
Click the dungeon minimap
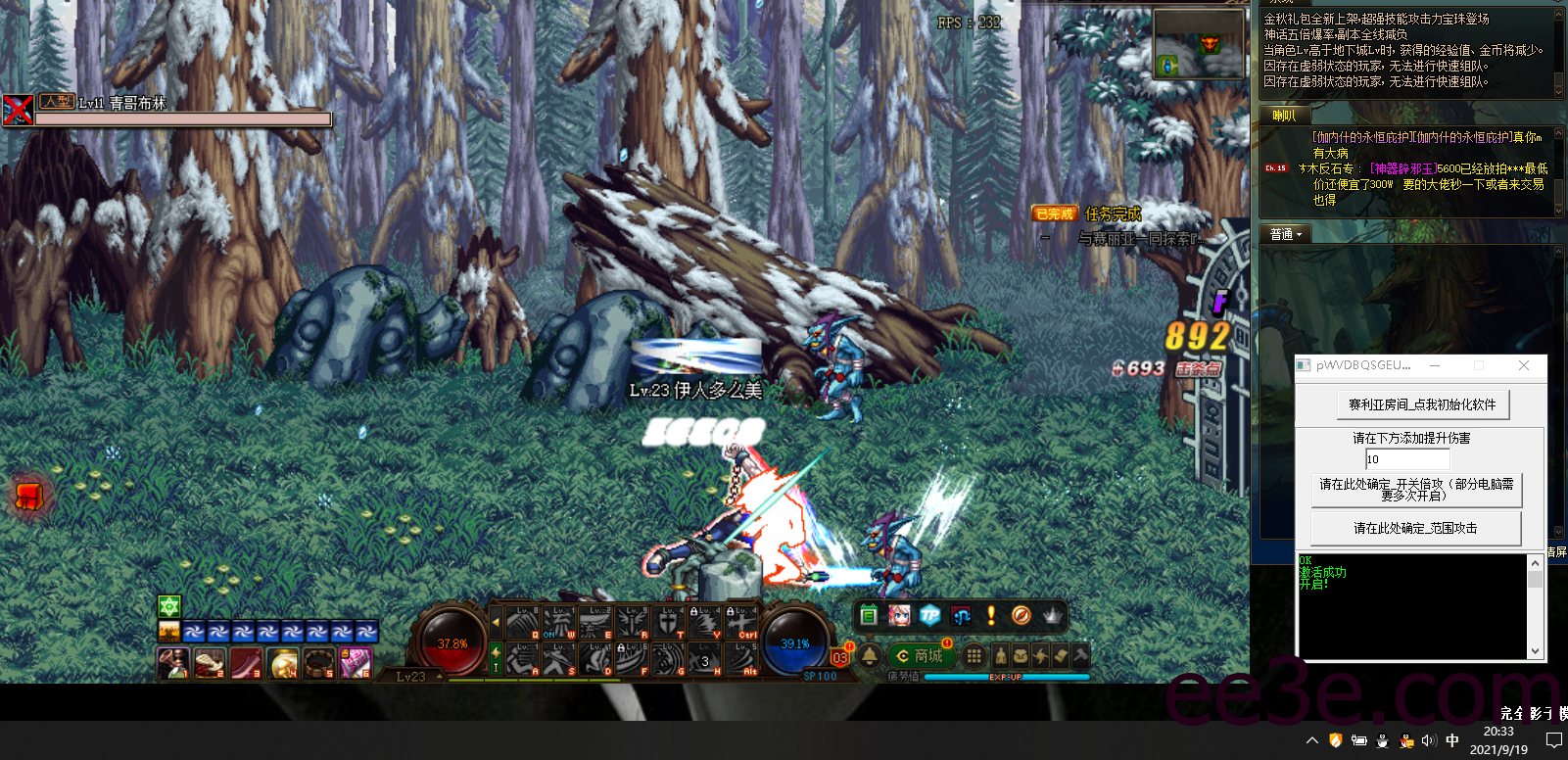tap(1198, 43)
